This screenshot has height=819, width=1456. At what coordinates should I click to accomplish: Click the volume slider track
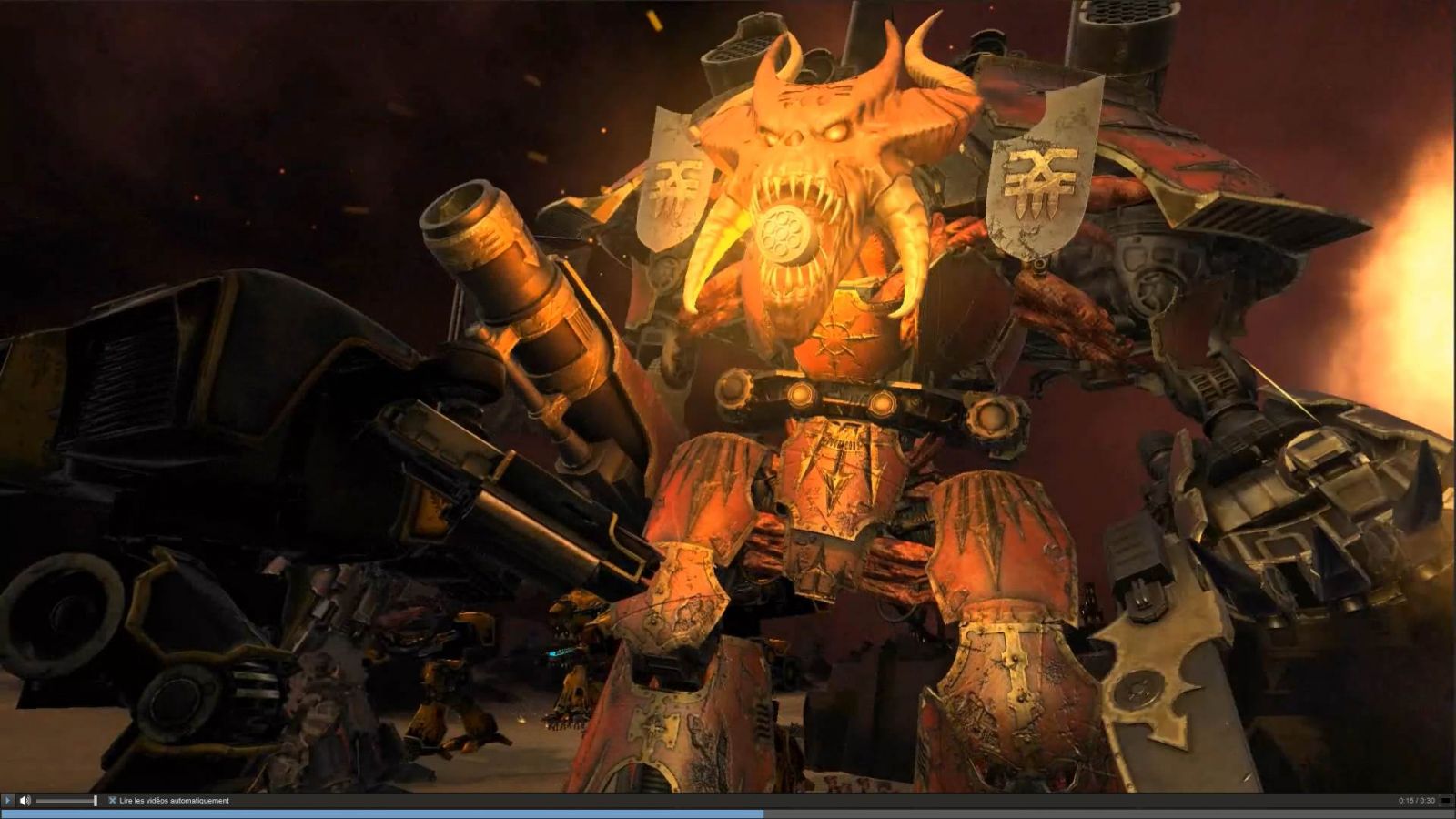click(x=66, y=801)
